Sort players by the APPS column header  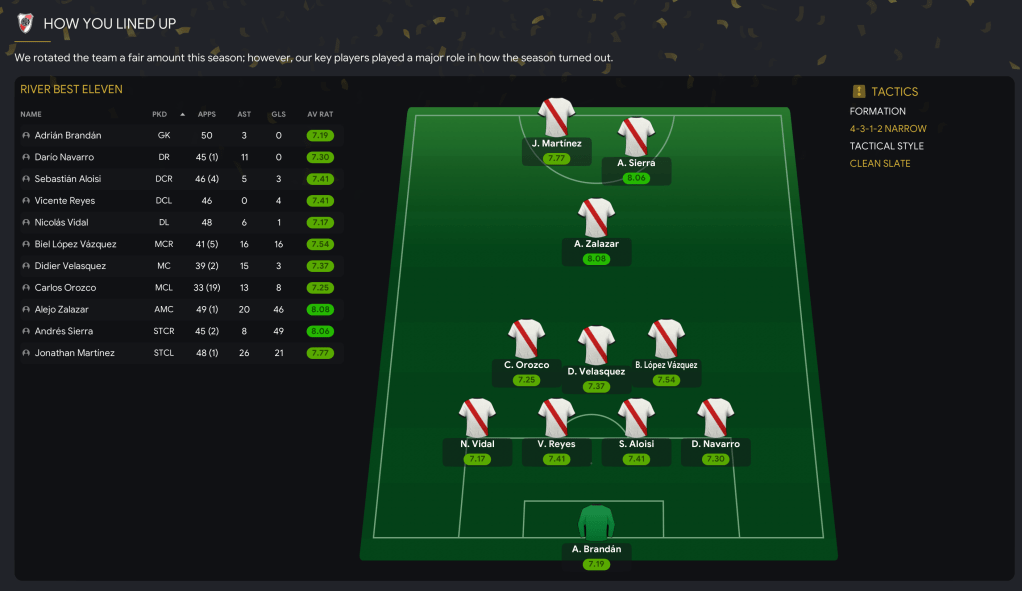click(207, 114)
